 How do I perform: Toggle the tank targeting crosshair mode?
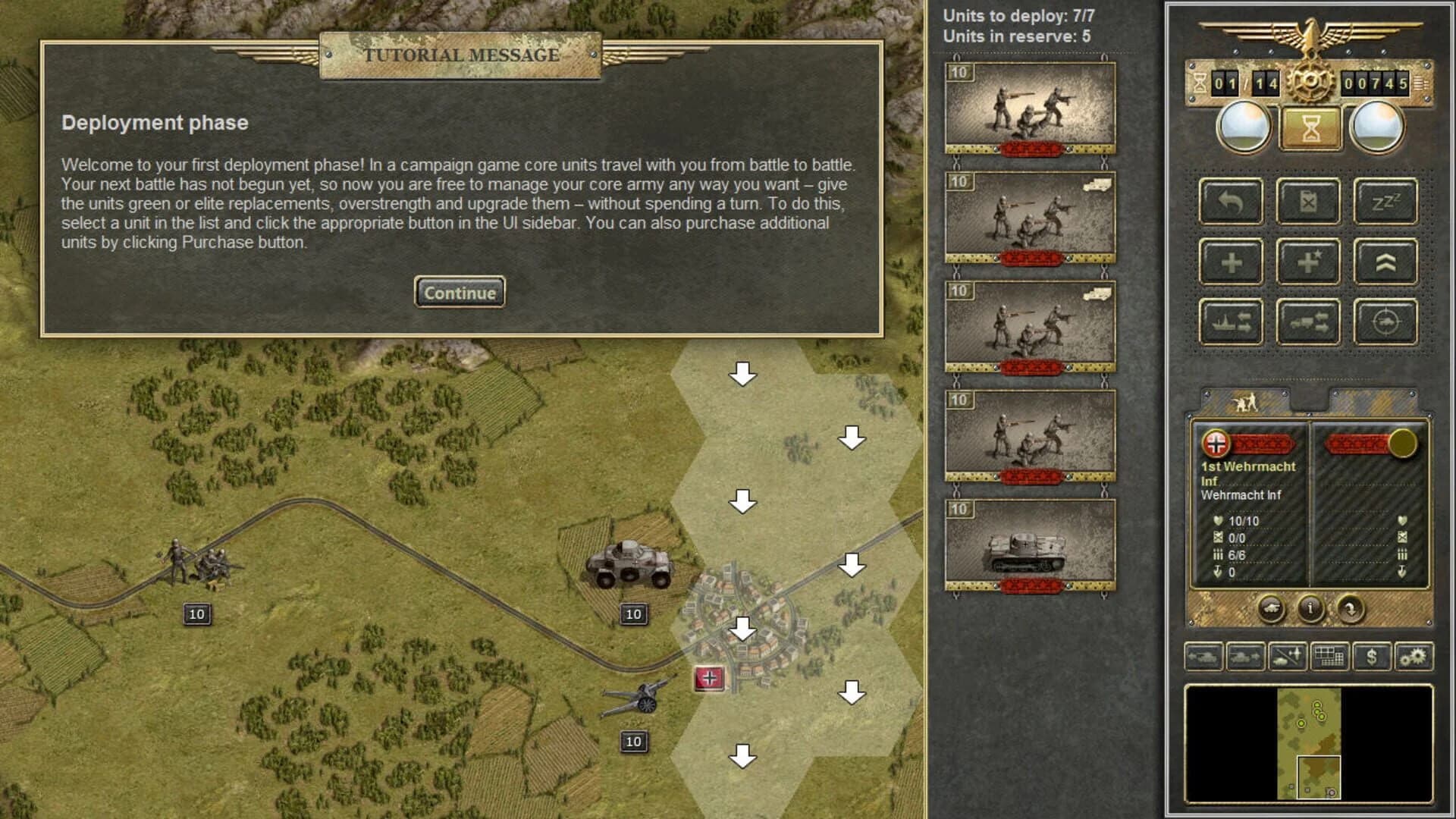[x=1386, y=320]
